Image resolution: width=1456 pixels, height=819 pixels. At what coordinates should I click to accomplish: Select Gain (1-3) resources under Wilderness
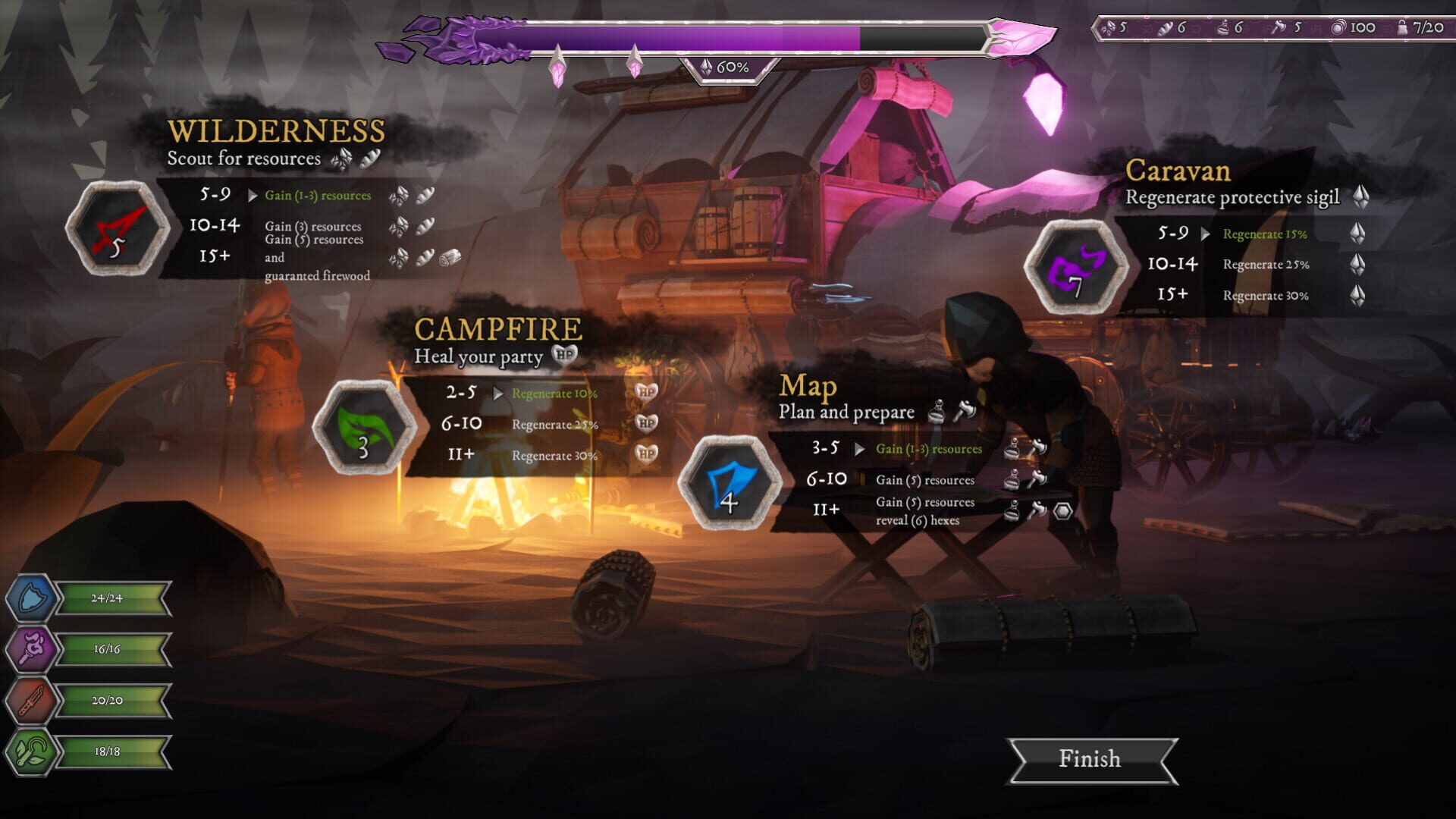pyautogui.click(x=317, y=195)
